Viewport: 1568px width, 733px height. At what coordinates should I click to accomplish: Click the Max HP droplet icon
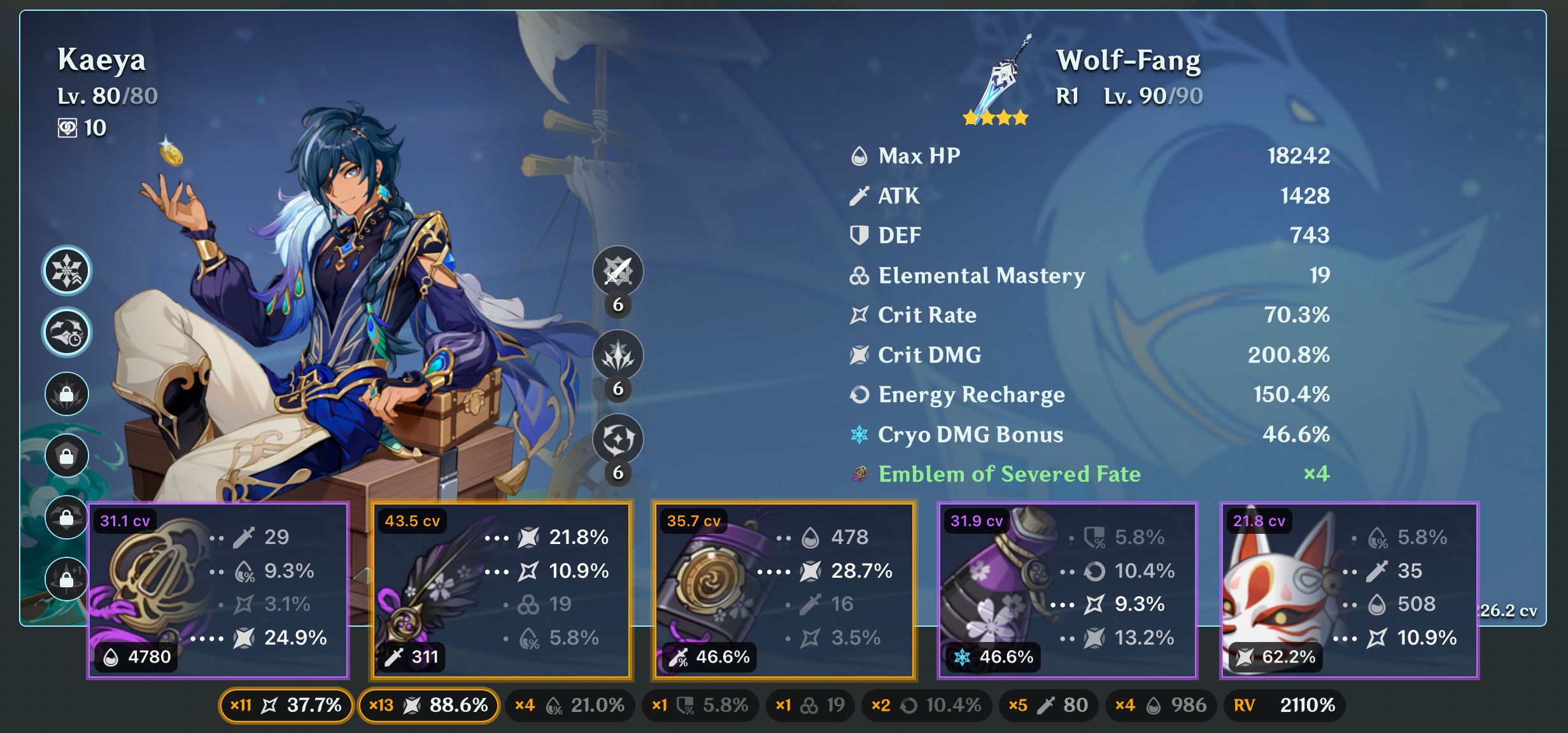click(x=858, y=155)
